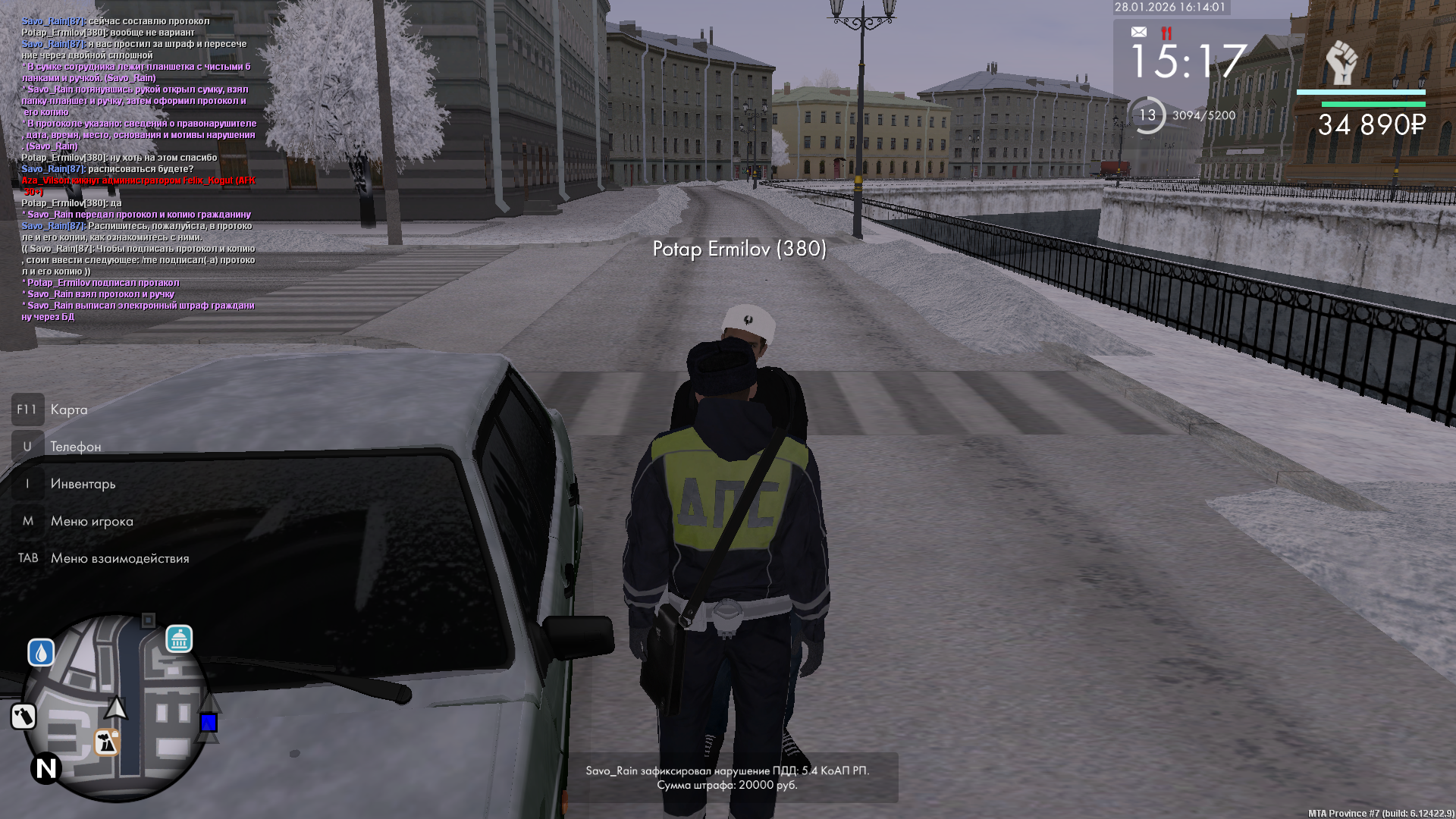Click the raised fist icon
Viewport: 1456px width, 819px height.
tap(1341, 62)
